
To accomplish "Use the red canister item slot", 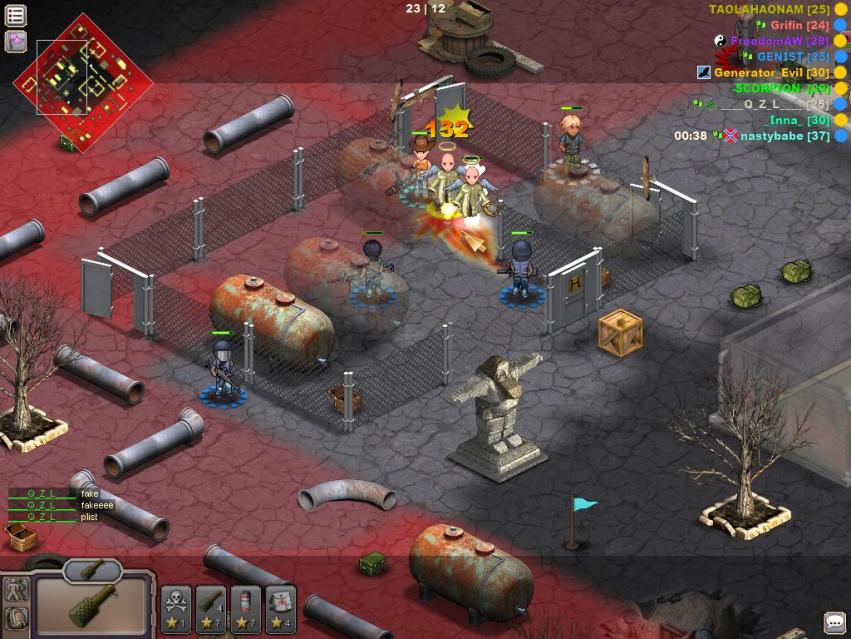I will [x=246, y=609].
